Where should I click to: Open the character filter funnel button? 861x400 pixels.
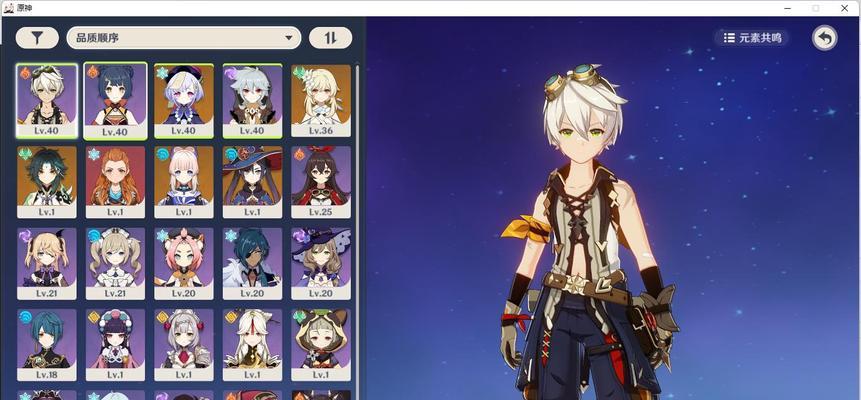[x=37, y=38]
